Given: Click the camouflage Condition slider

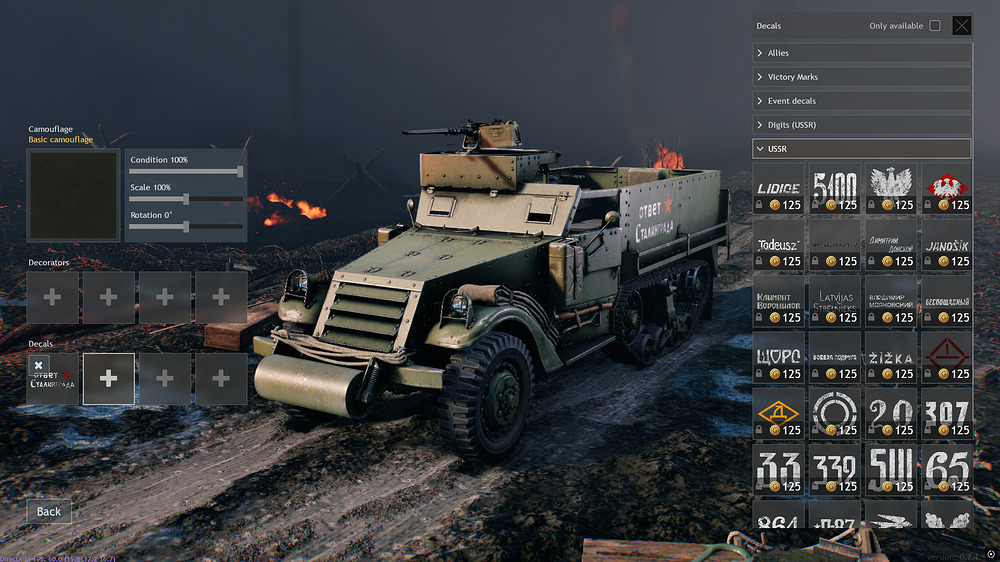Looking at the screenshot, I should click(x=186, y=172).
